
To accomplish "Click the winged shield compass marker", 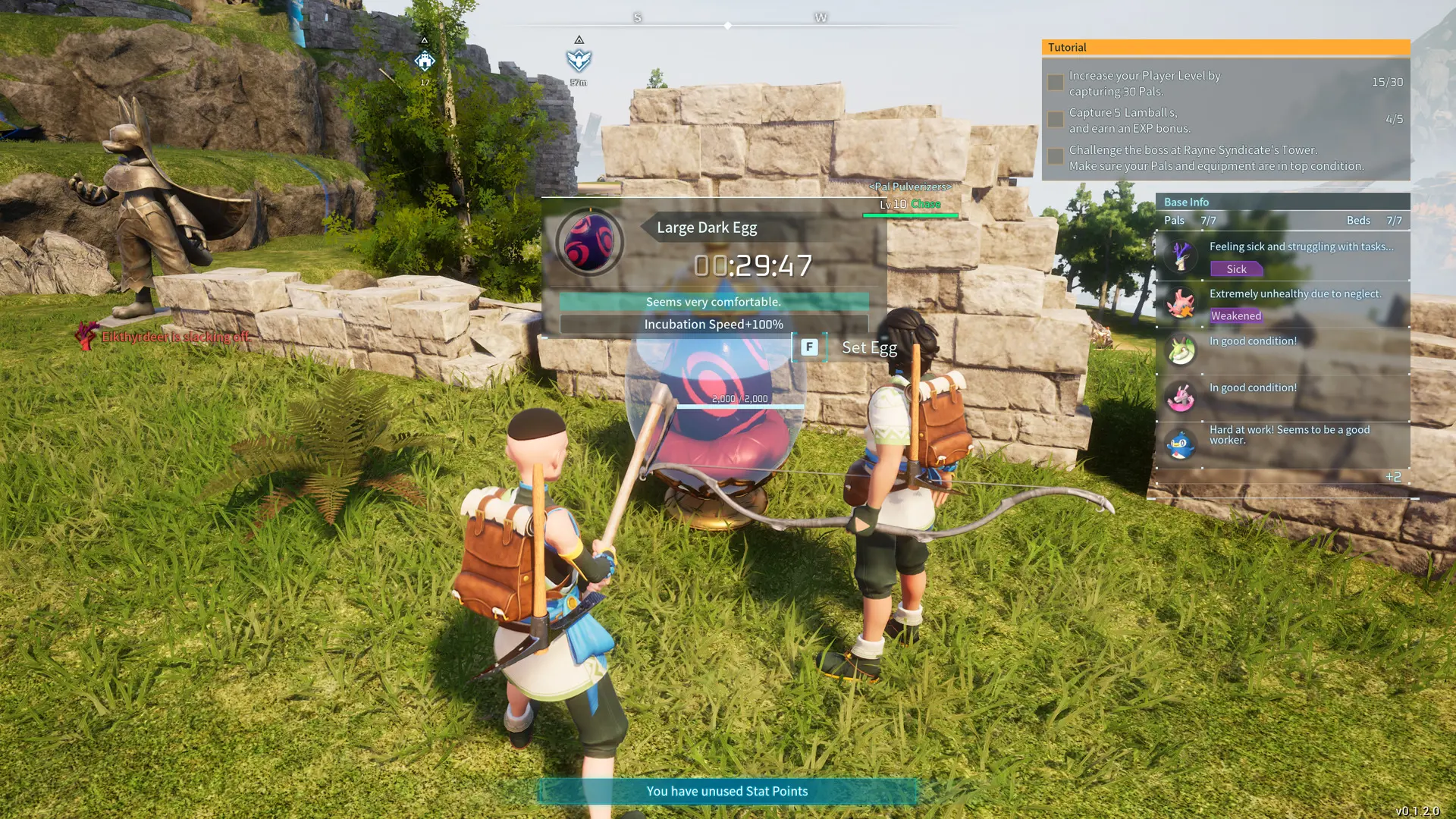I will point(579,60).
